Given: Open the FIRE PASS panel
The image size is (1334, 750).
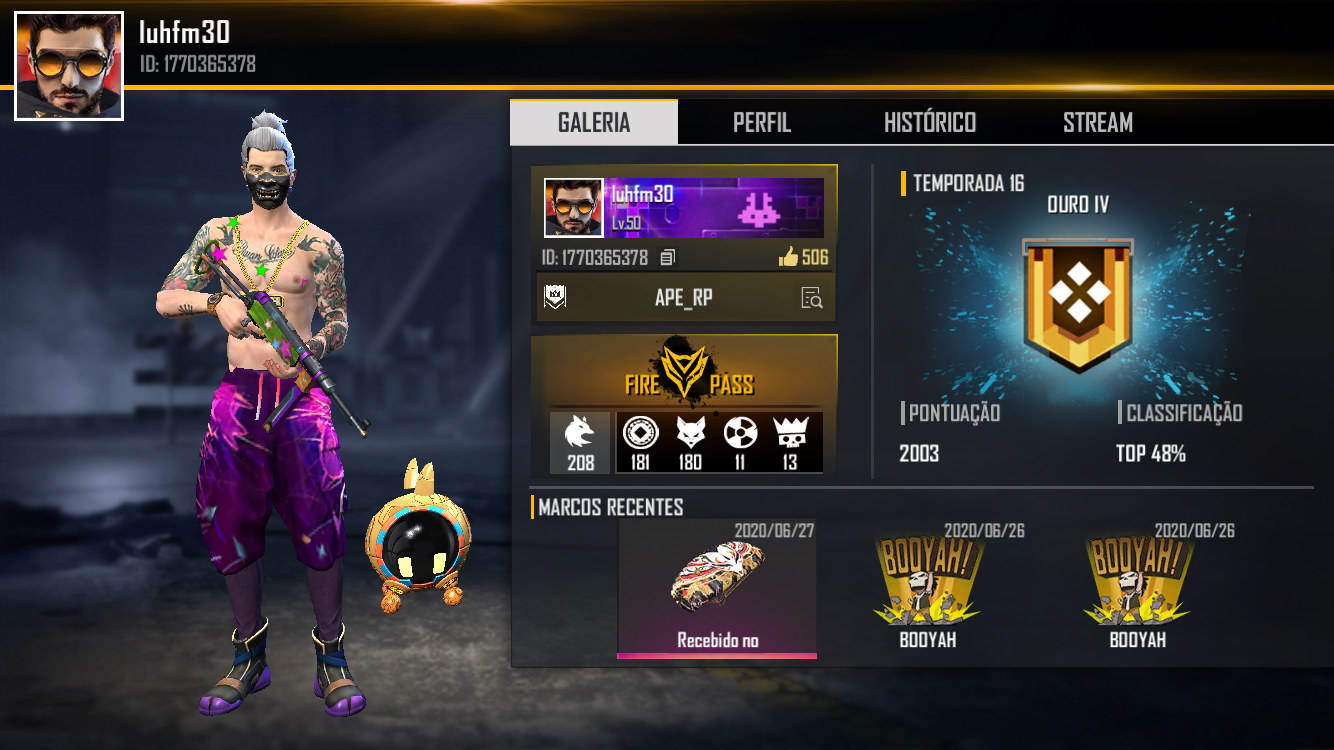Looking at the screenshot, I should (x=685, y=382).
